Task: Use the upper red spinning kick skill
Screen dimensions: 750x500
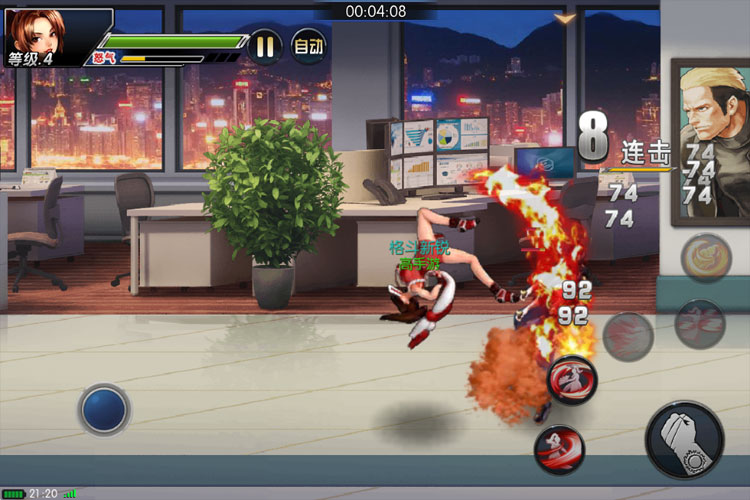Action: [572, 380]
